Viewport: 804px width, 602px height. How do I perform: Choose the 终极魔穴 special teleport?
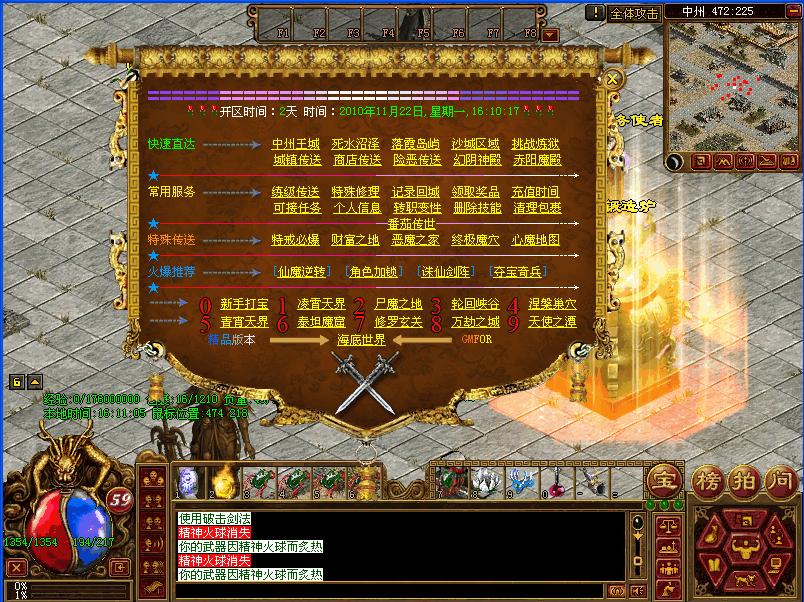(476, 241)
